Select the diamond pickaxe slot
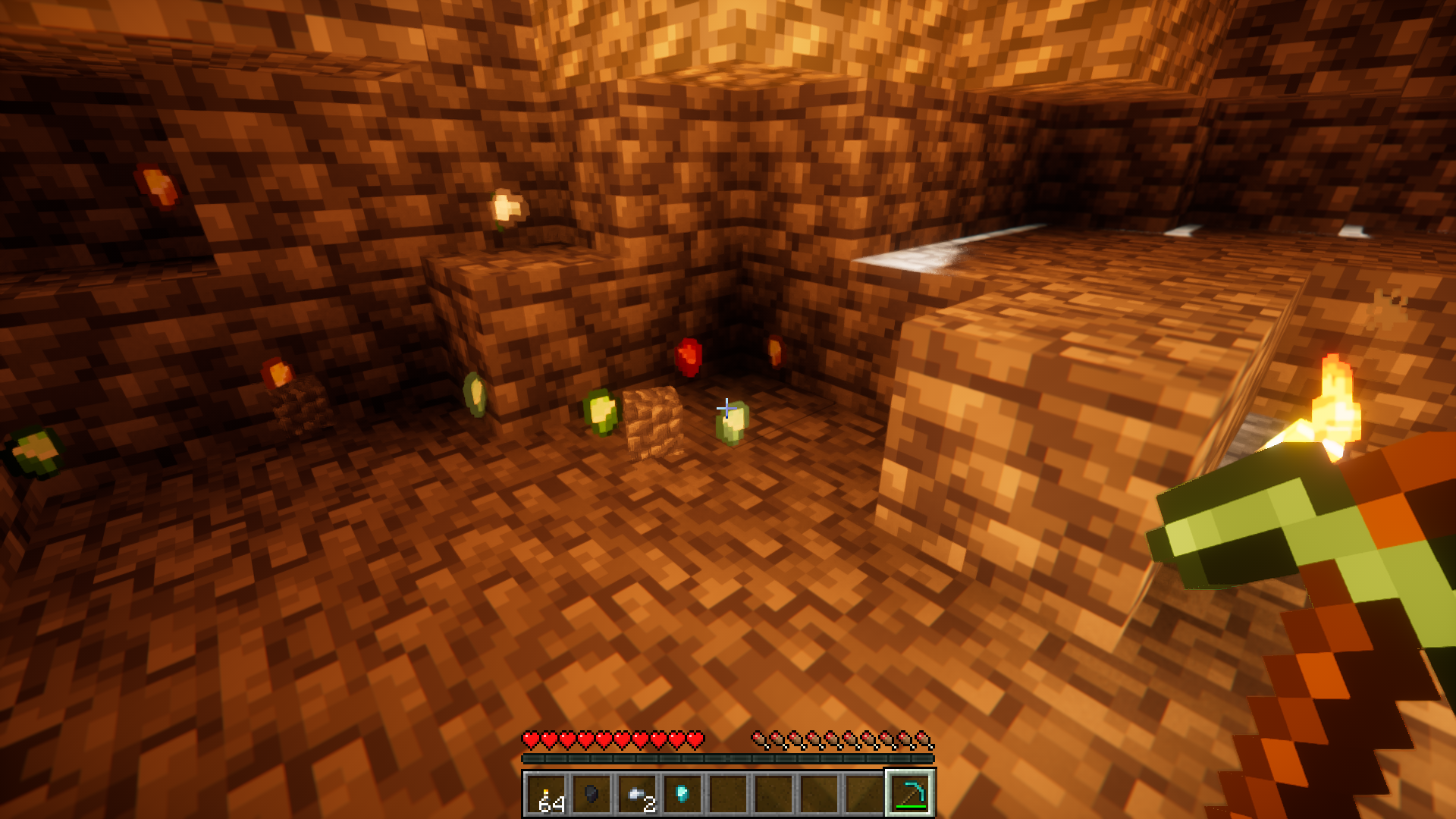Screen dimensions: 1456x819 [910, 794]
